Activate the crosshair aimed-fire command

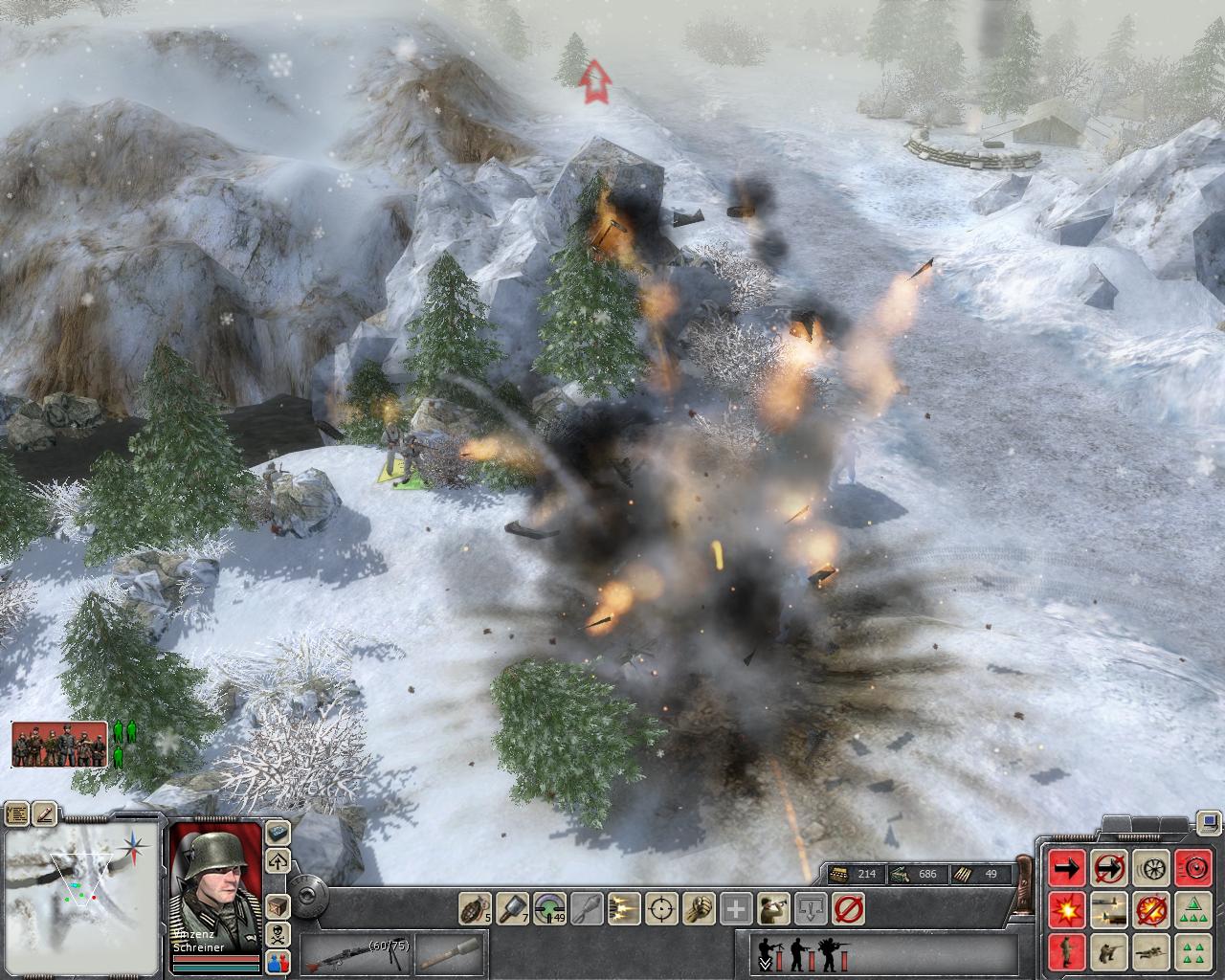point(661,906)
